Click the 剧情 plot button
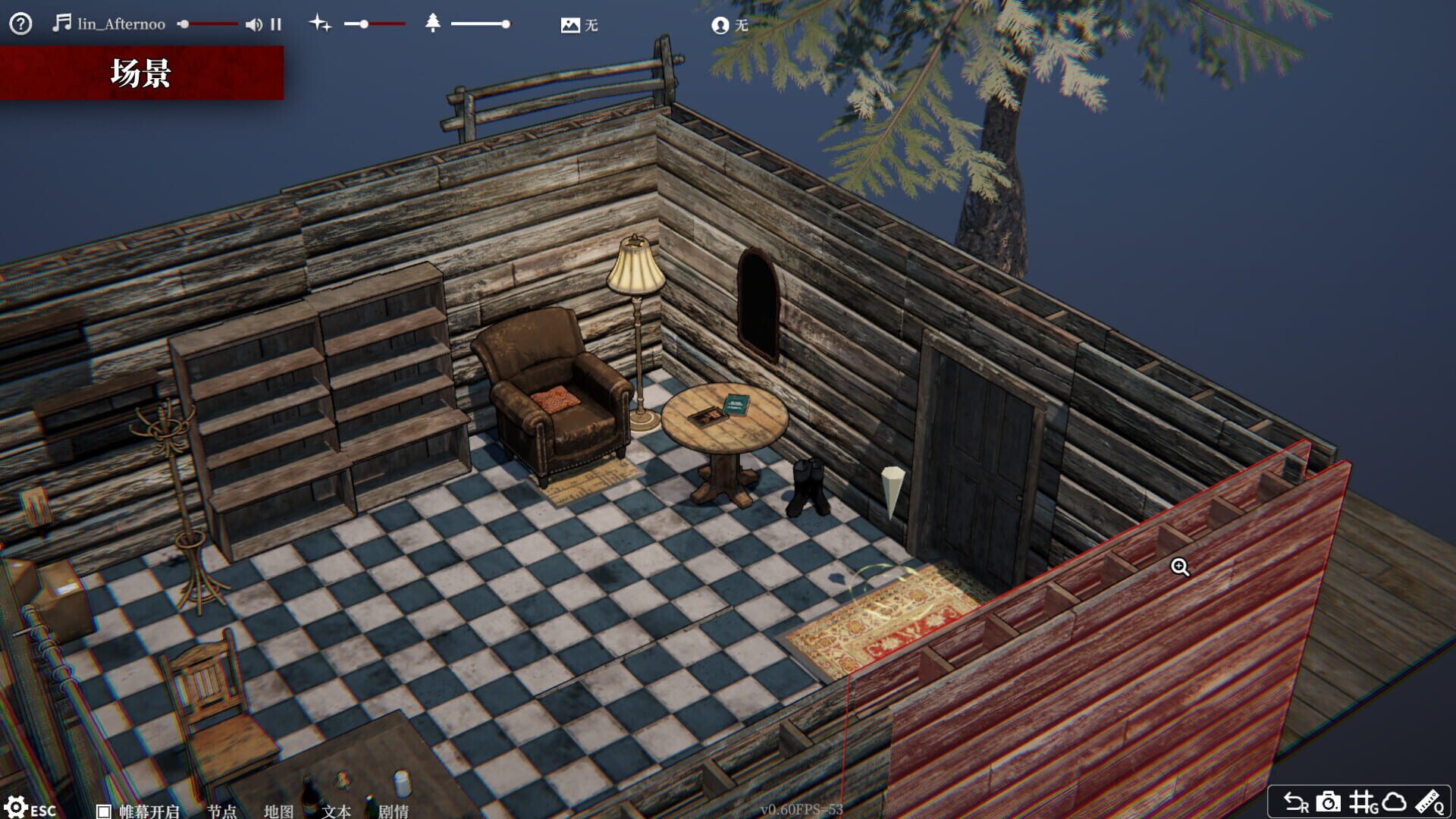The width and height of the screenshot is (1456, 819). click(391, 810)
